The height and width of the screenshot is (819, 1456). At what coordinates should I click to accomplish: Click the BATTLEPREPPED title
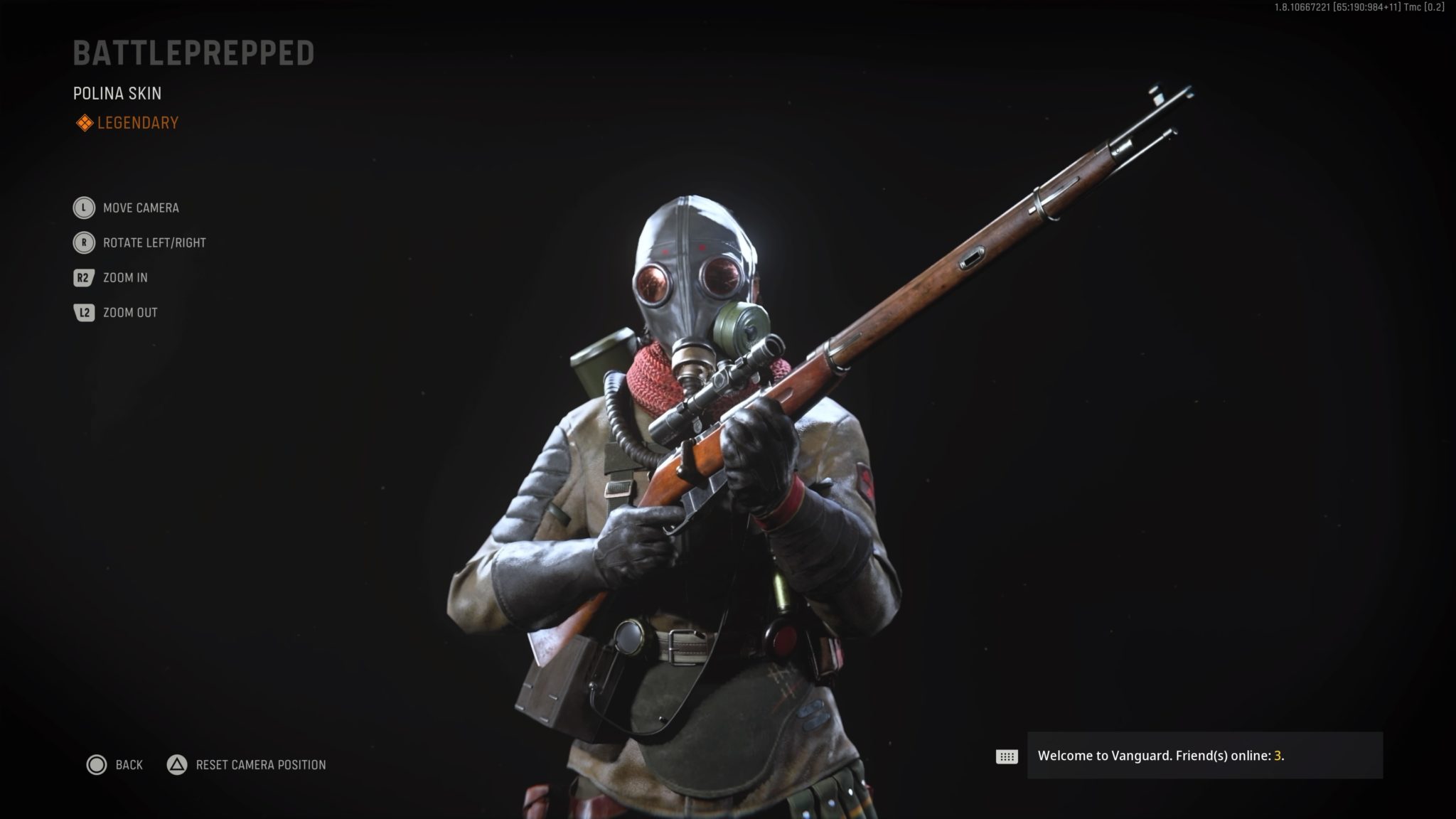pos(193,53)
